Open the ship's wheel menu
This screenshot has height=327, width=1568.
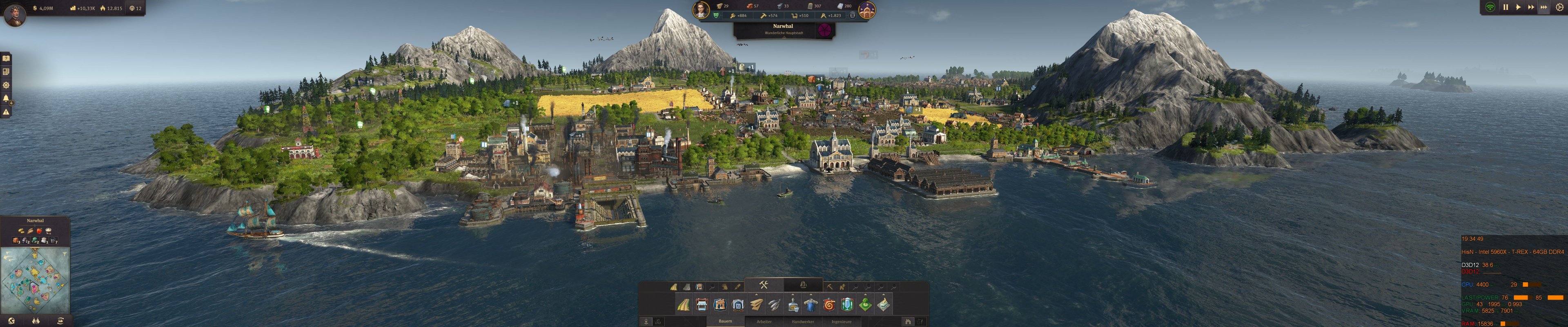pyautogui.click(x=7, y=85)
